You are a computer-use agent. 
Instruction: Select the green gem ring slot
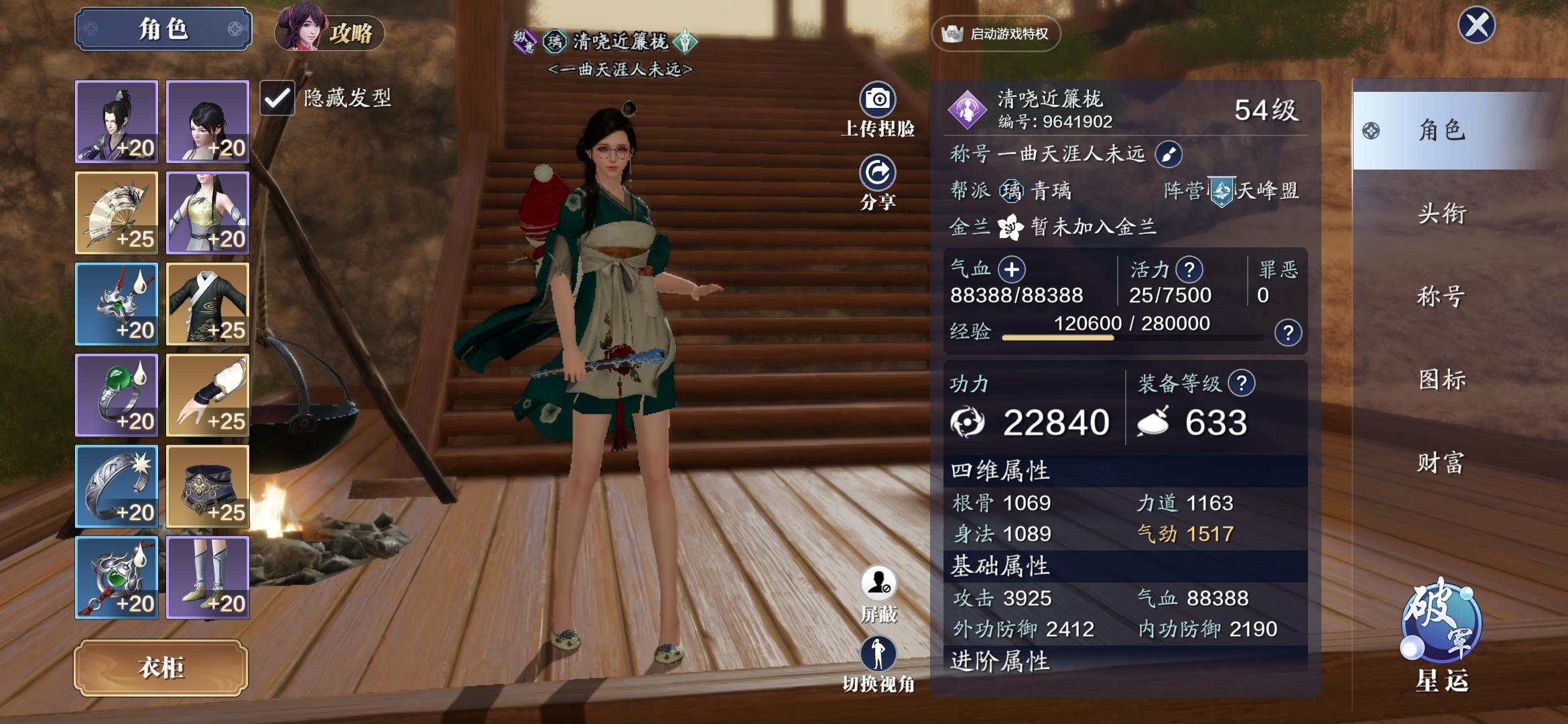tap(117, 396)
